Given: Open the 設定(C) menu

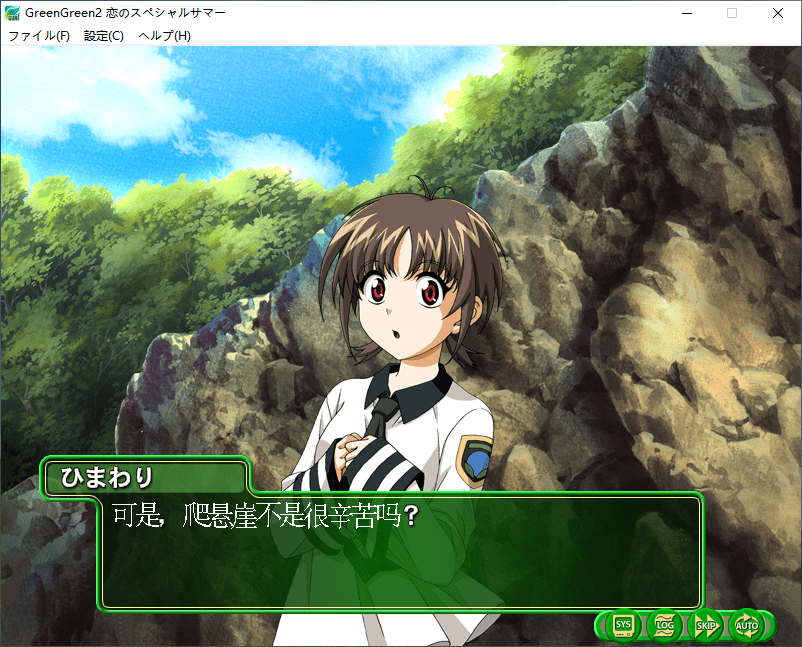Looking at the screenshot, I should pos(104,36).
